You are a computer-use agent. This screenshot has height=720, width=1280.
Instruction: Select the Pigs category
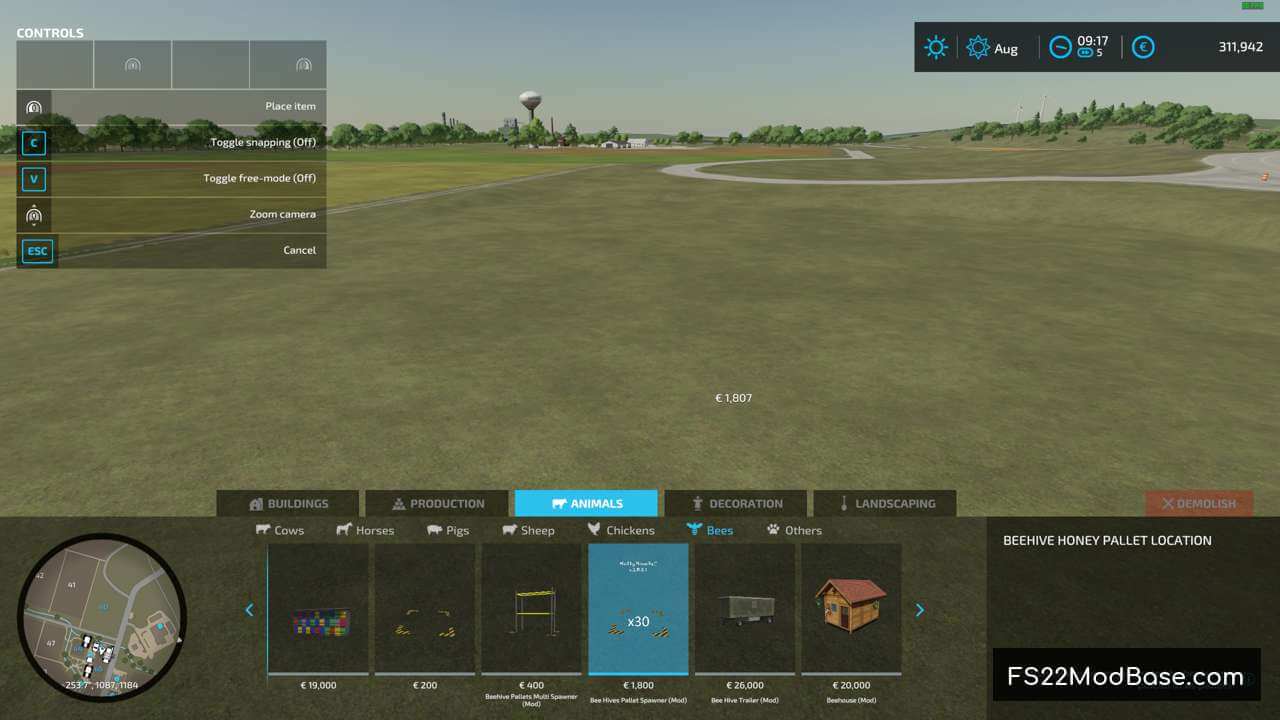coord(448,530)
